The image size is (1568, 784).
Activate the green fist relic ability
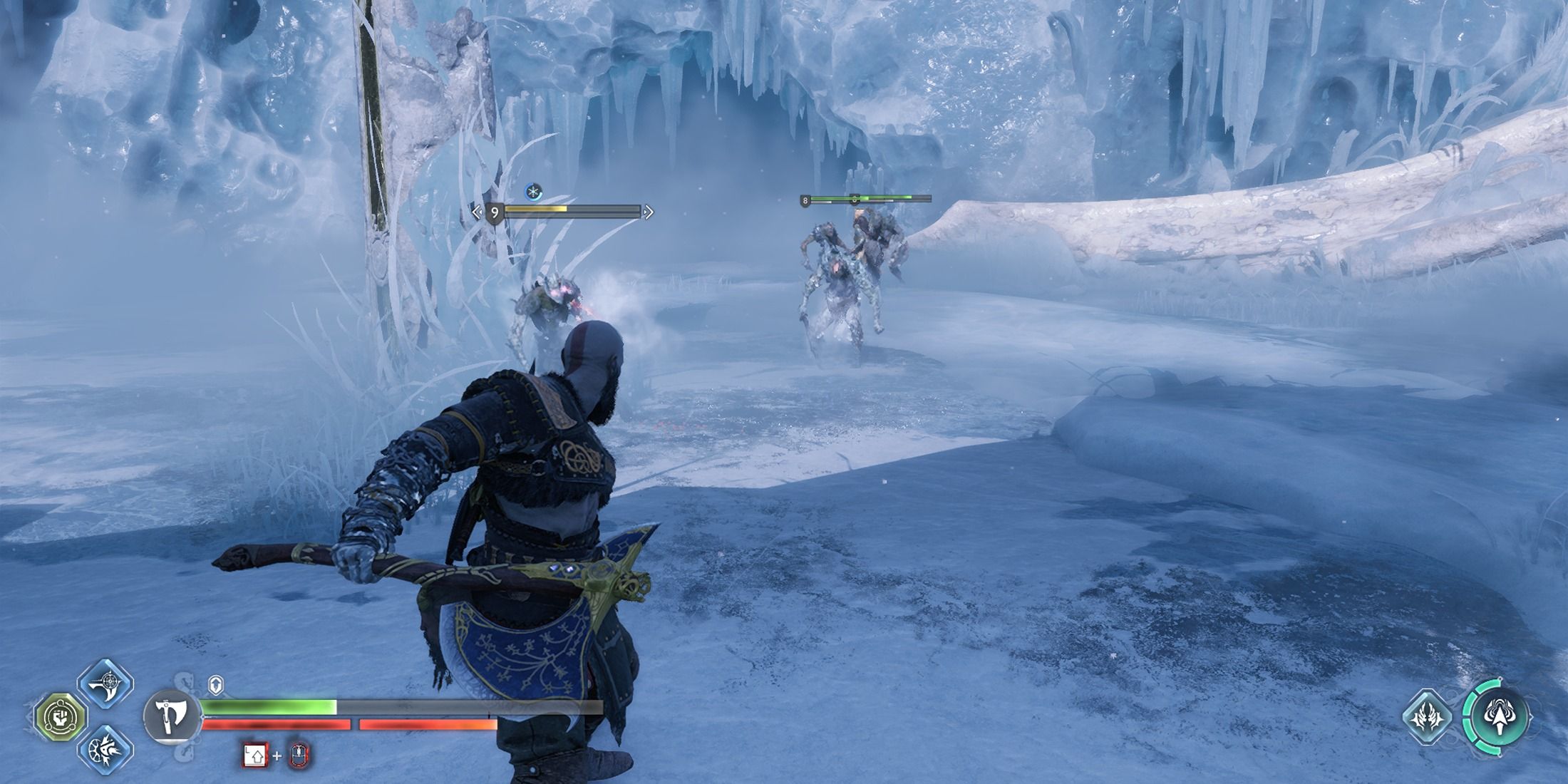click(x=60, y=716)
